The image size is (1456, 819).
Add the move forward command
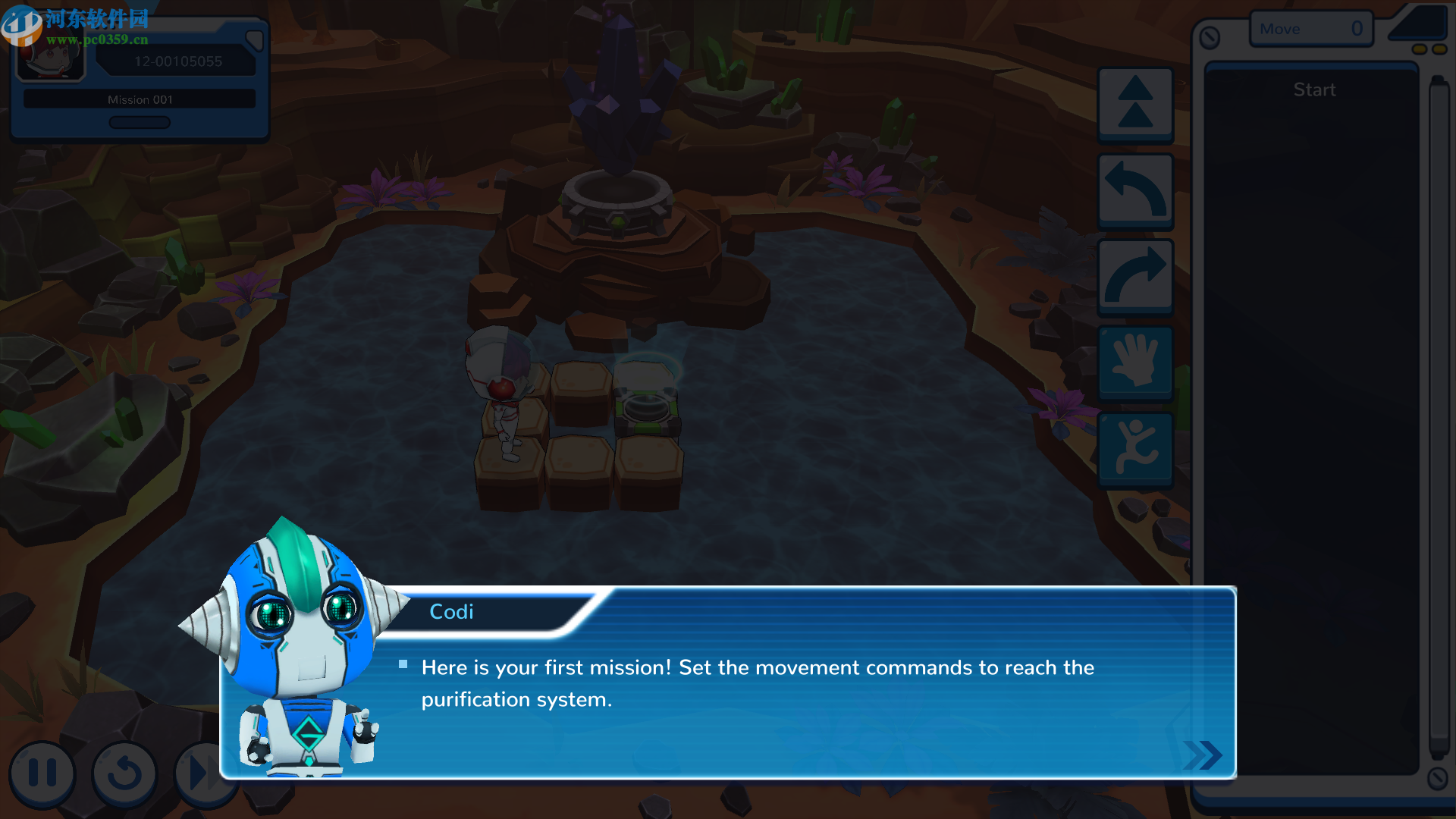tap(1135, 104)
